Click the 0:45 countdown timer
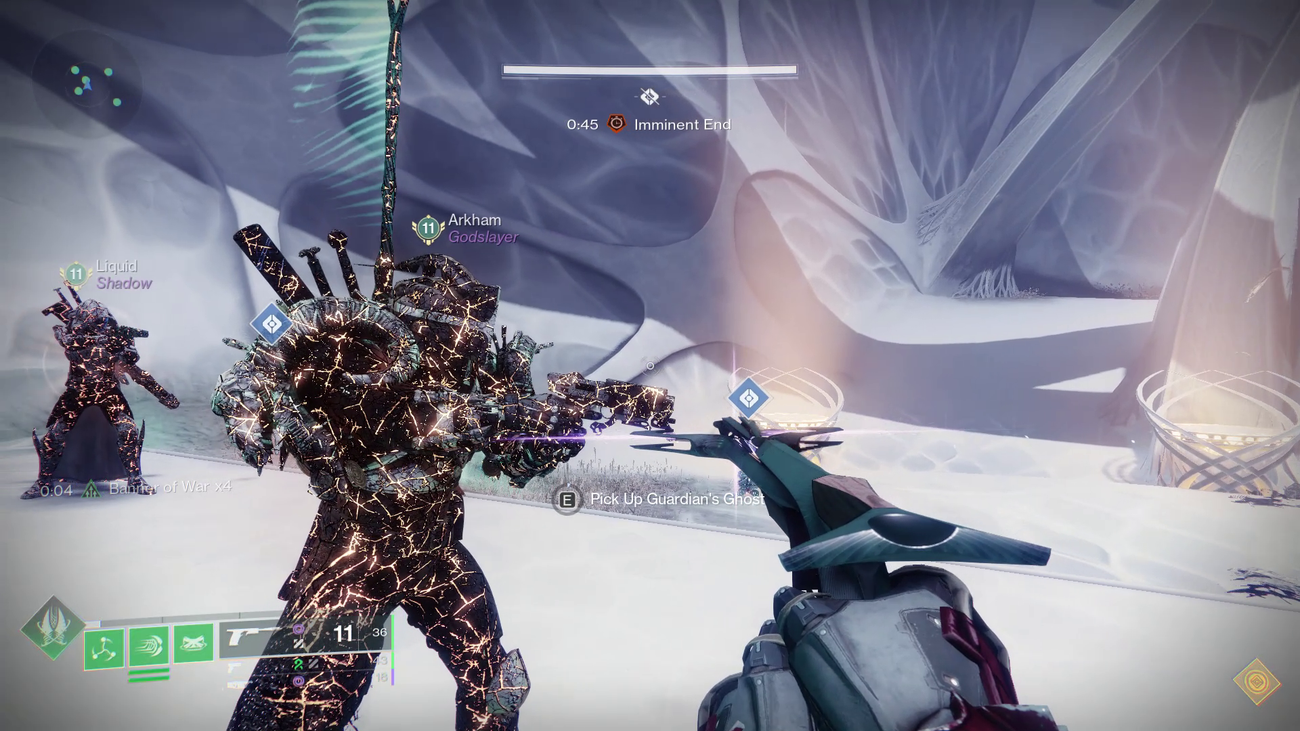 click(x=583, y=124)
